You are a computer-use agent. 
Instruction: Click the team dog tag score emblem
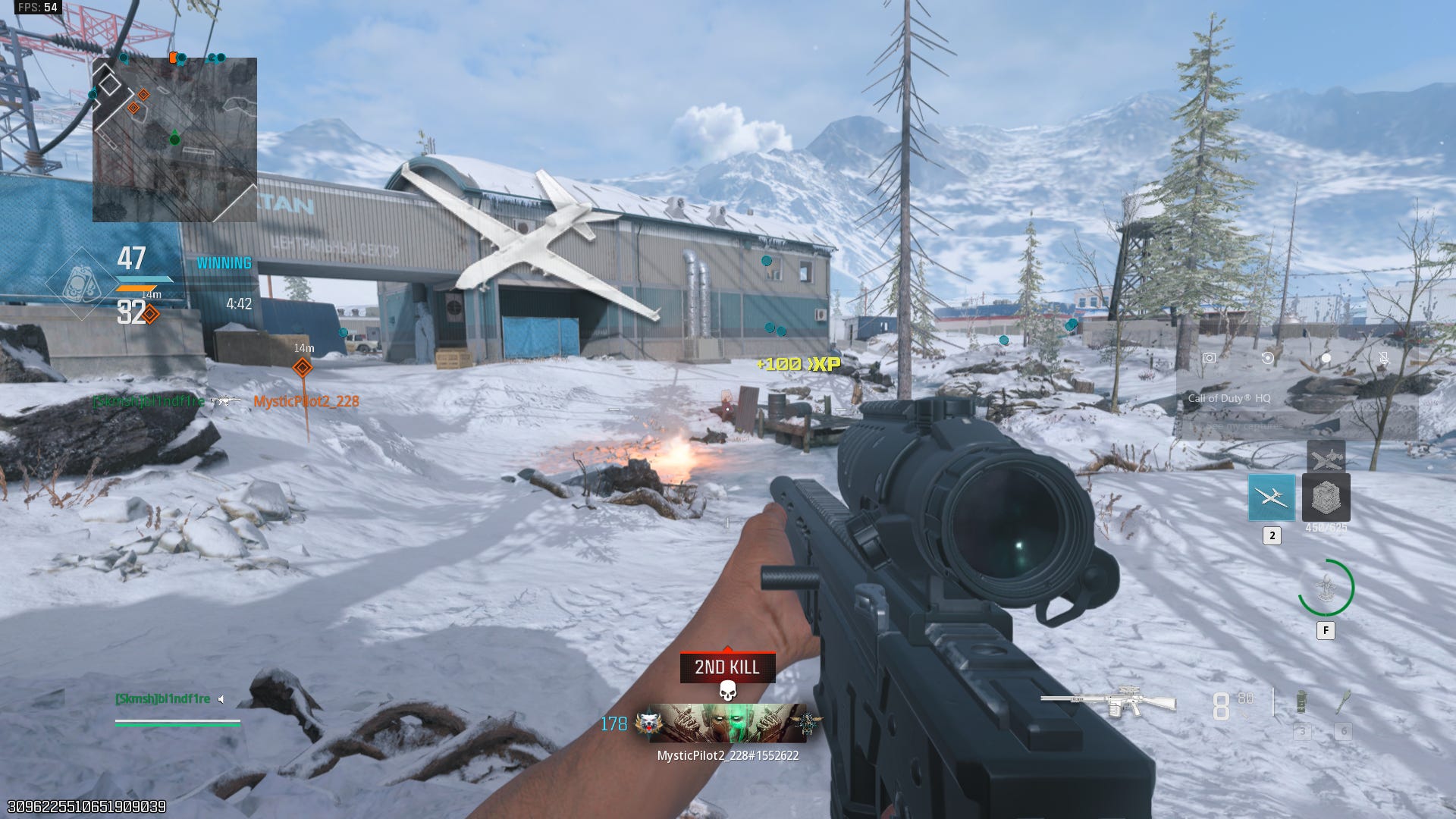click(x=81, y=284)
